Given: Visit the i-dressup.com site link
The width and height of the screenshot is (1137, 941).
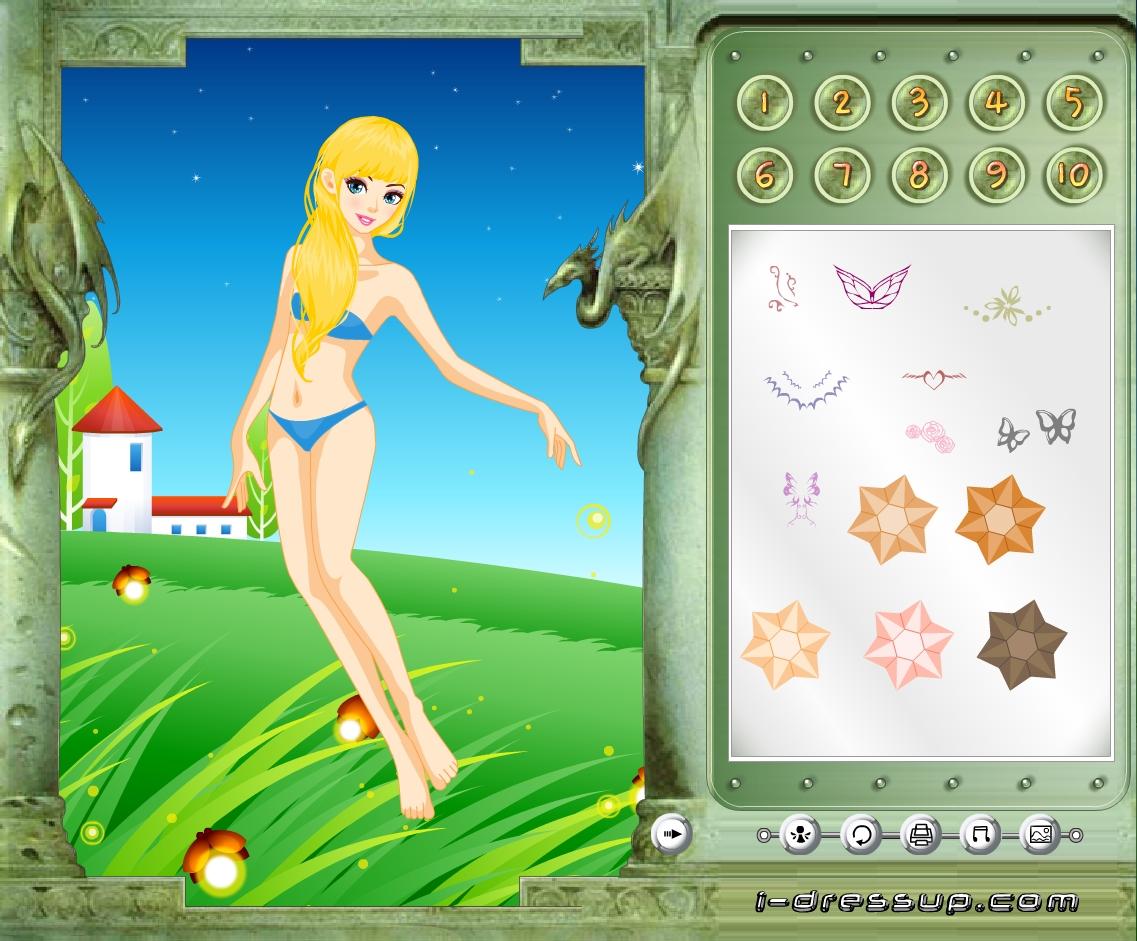Looking at the screenshot, I should (x=916, y=901).
